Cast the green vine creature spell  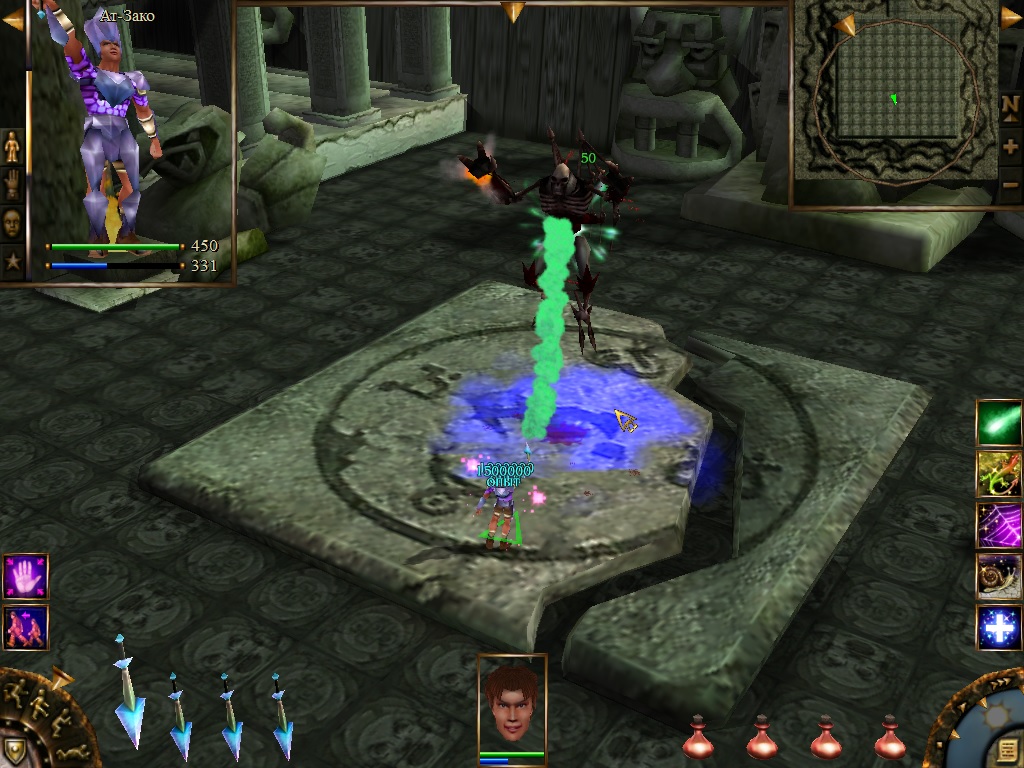coord(998,474)
